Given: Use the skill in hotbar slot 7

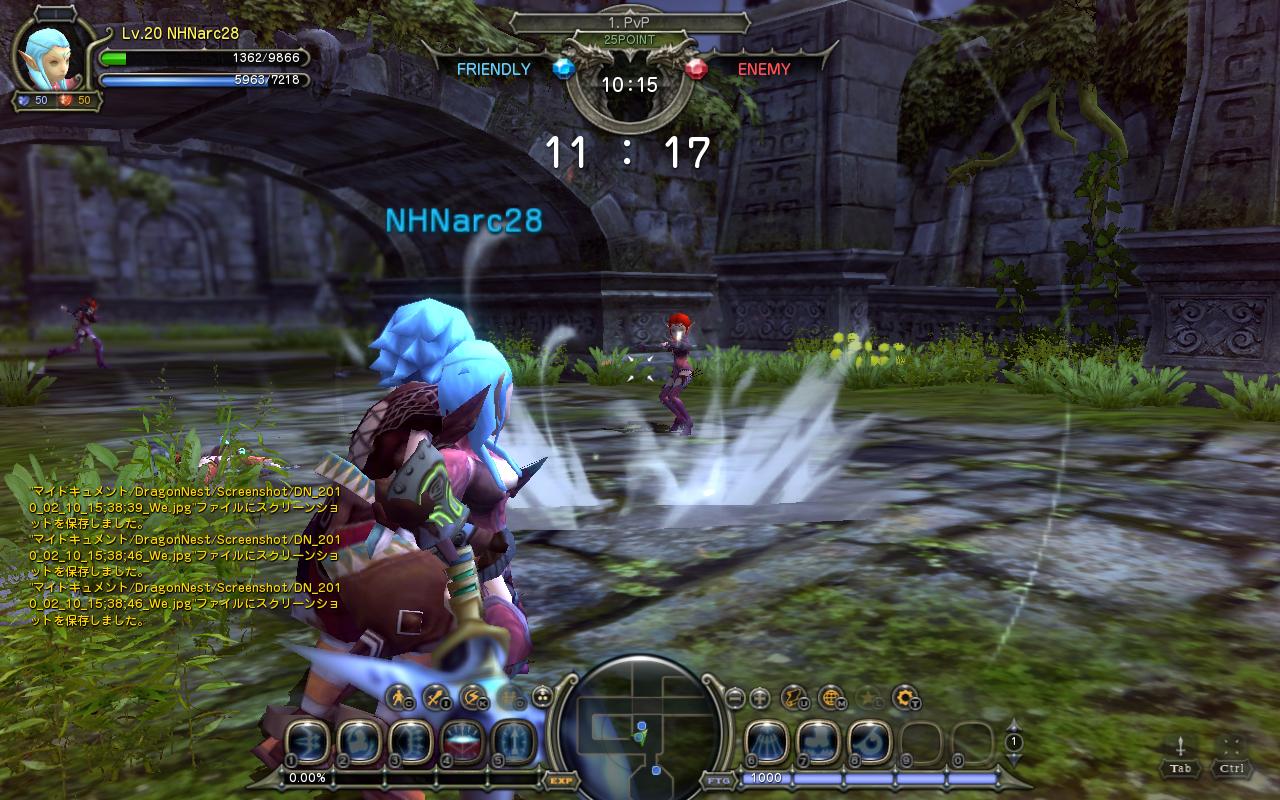Looking at the screenshot, I should (x=818, y=742).
